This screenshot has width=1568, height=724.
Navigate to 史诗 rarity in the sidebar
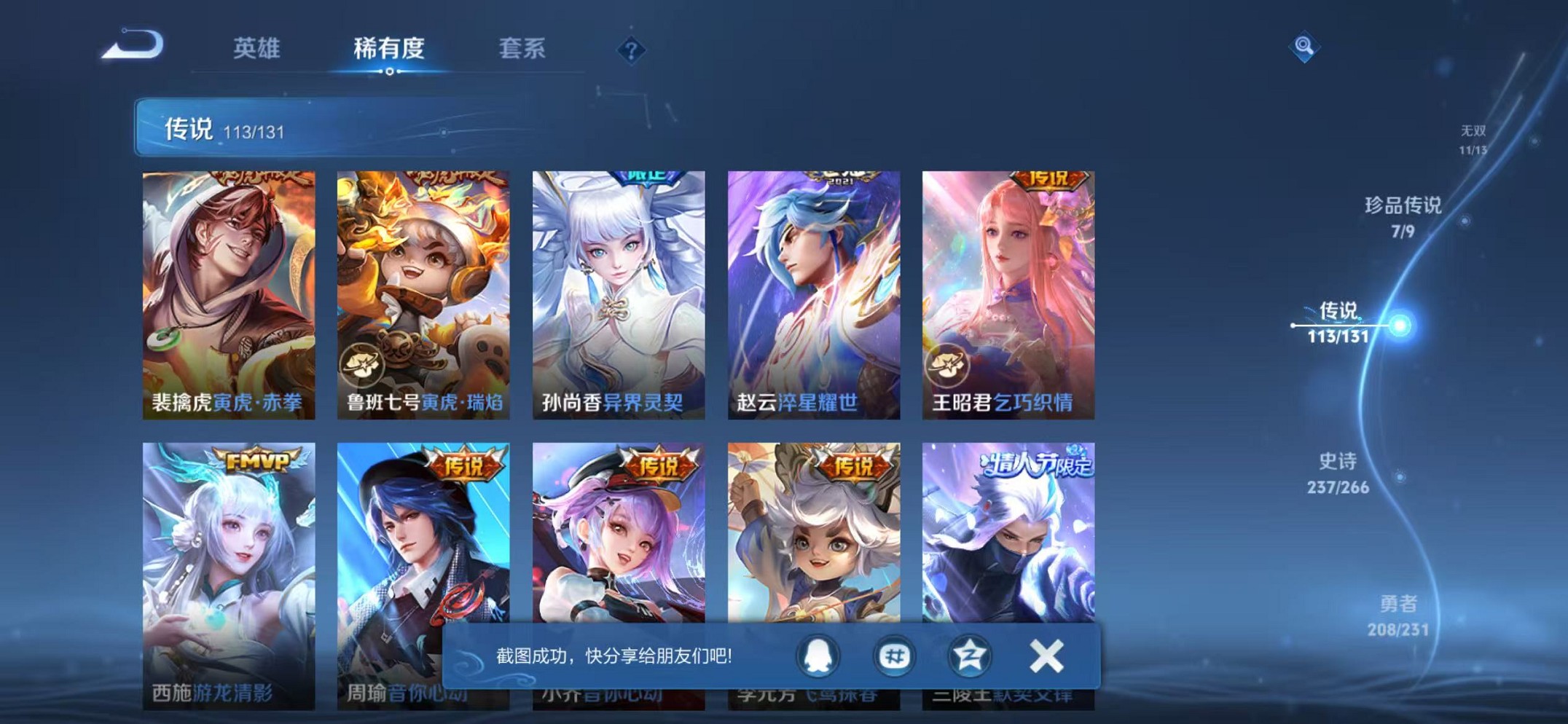pos(1339,473)
